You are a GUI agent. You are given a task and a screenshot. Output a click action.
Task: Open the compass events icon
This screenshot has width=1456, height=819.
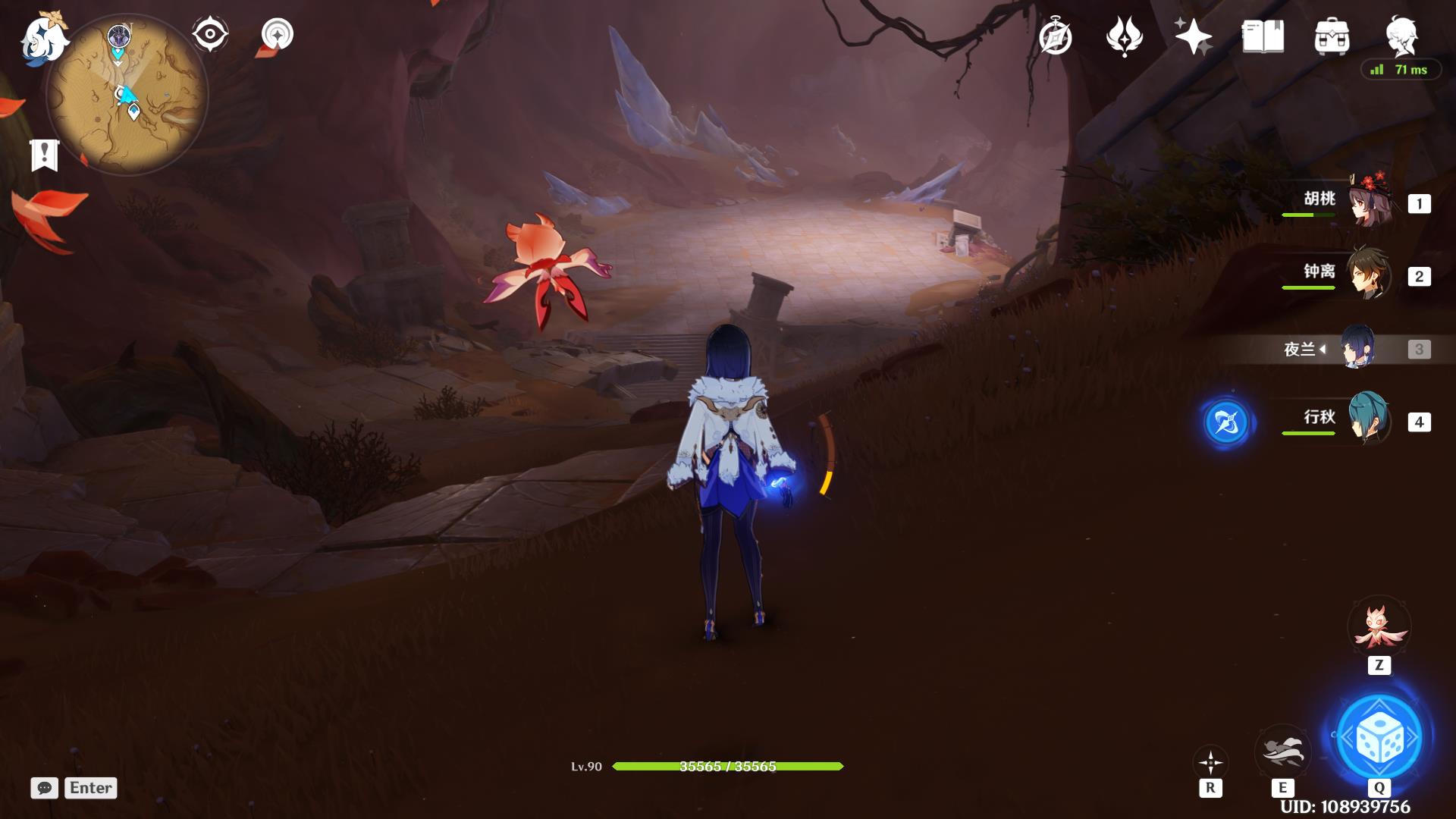1056,37
